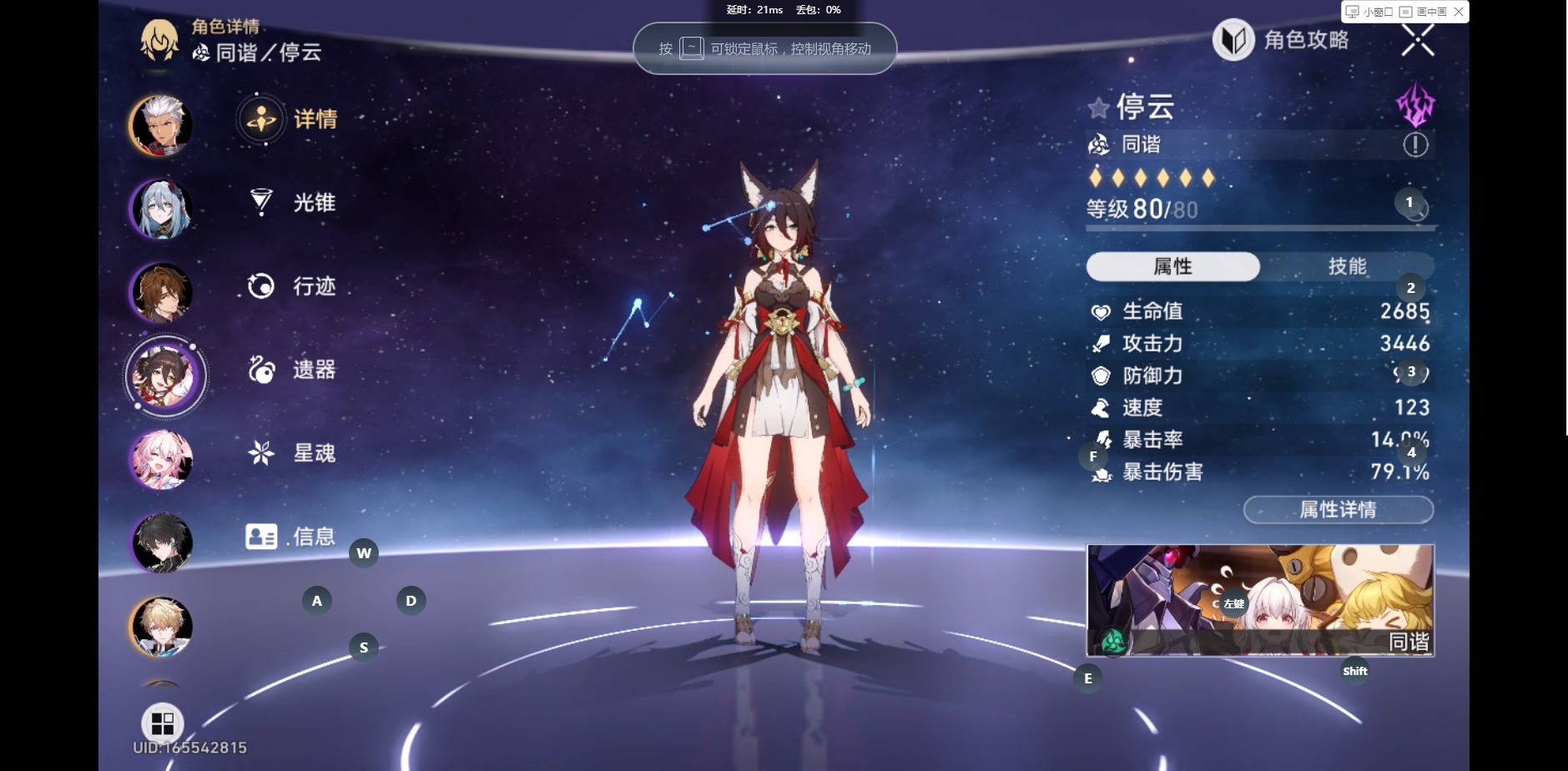Open the 信息 info menu

[290, 537]
